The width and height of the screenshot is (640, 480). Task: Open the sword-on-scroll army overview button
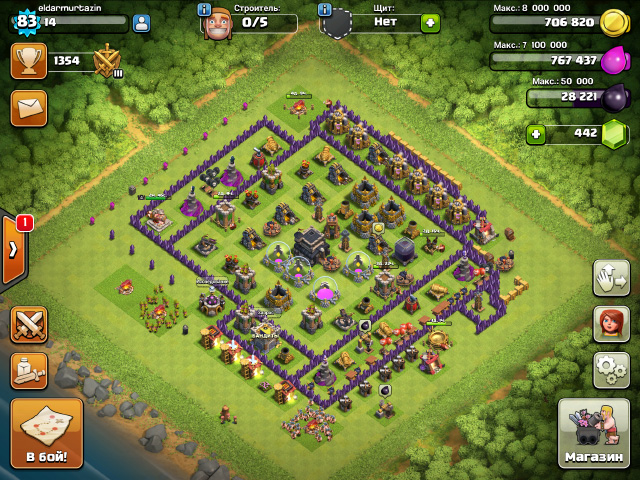pos(29,370)
